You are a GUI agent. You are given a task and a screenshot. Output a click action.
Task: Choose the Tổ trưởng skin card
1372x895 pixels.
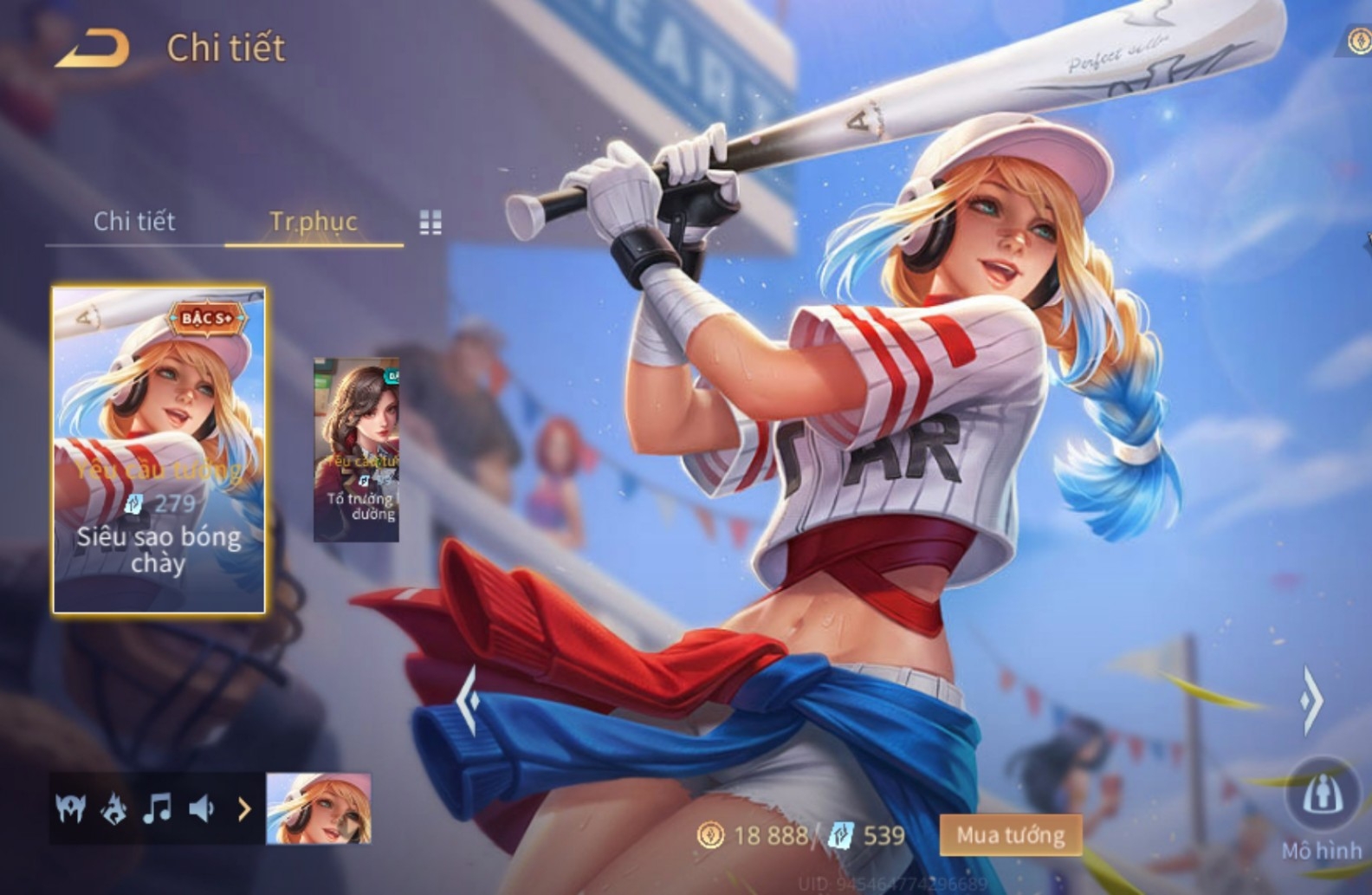[x=357, y=451]
